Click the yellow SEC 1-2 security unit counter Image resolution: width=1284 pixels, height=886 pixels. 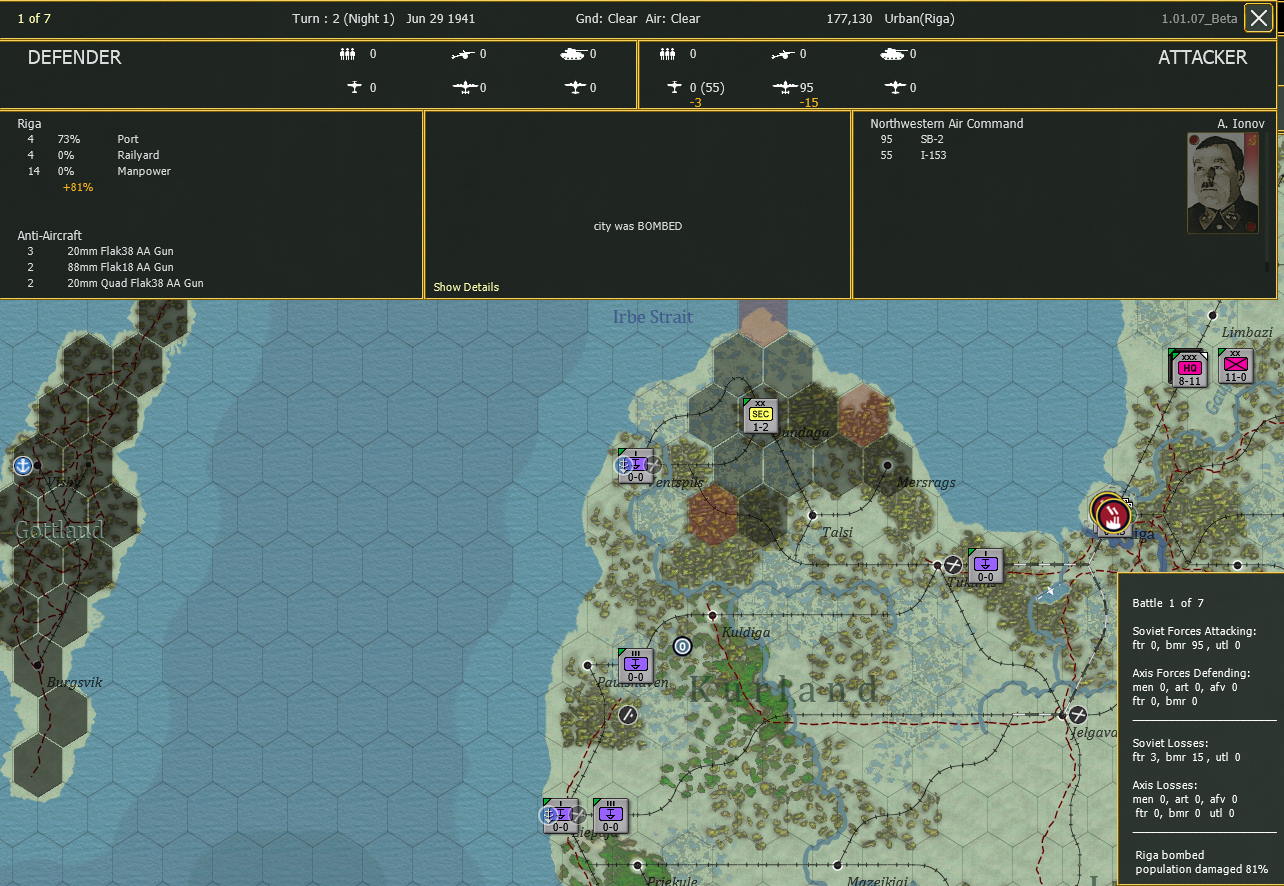click(760, 414)
